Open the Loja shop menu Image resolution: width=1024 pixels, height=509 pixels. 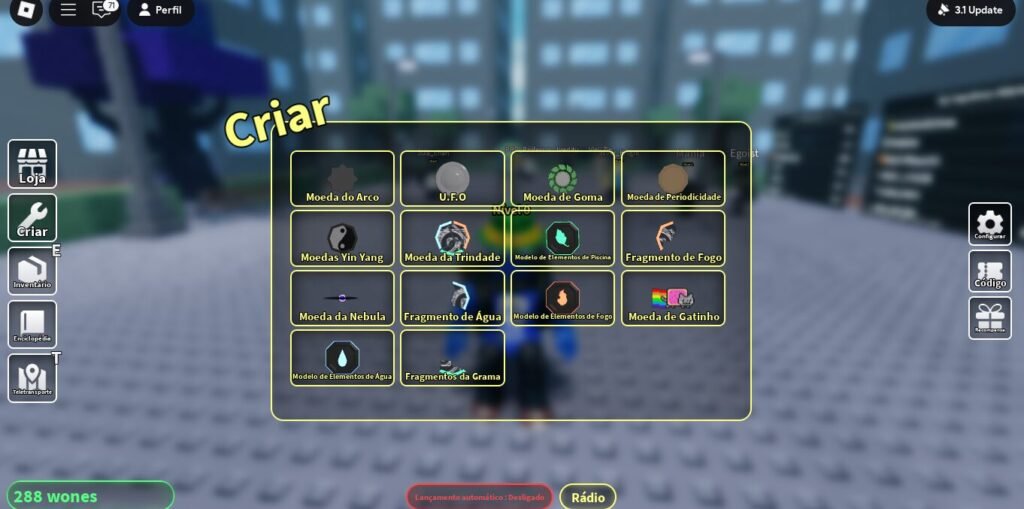[32, 164]
